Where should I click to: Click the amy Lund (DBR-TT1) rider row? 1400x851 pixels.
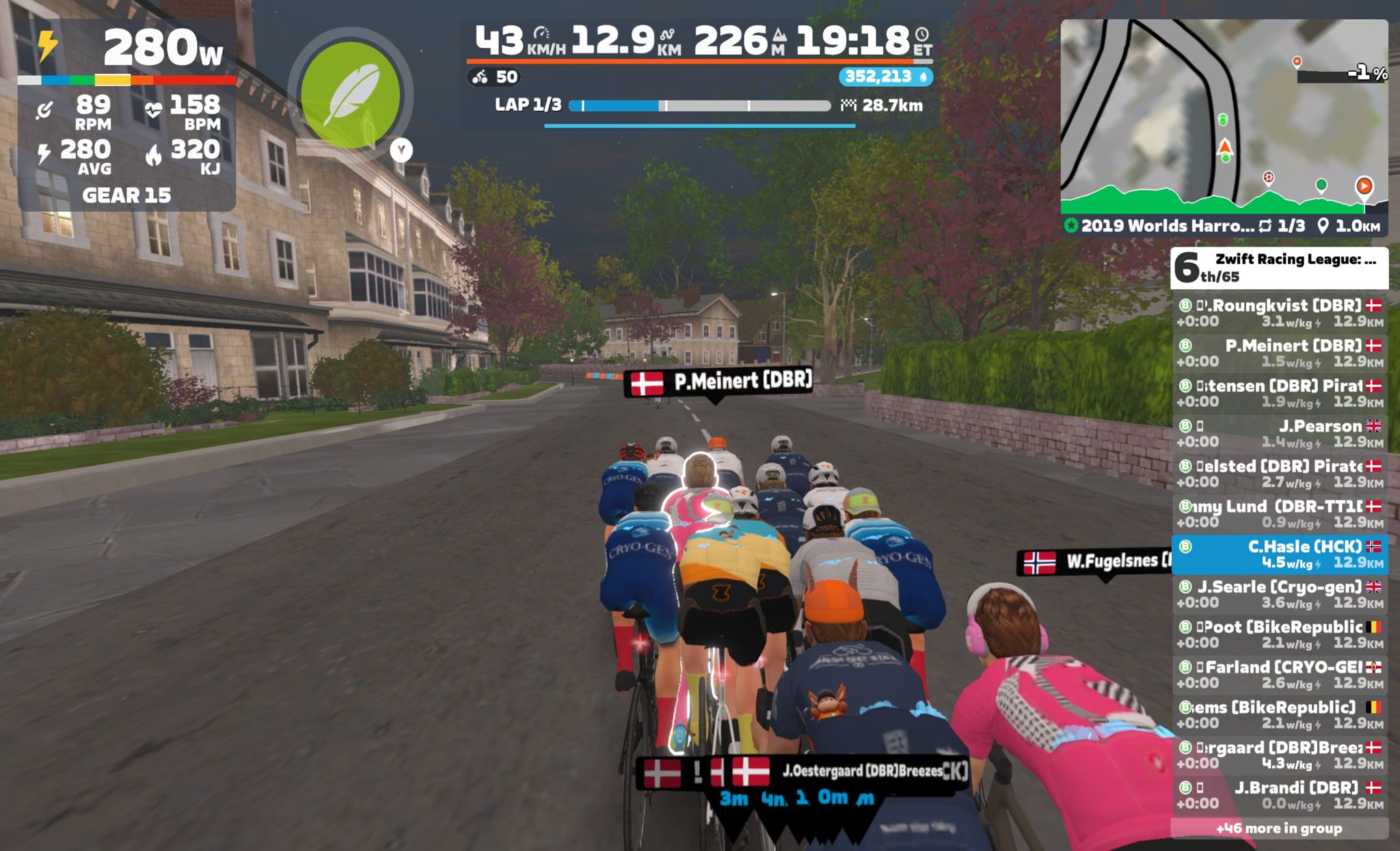1279,514
